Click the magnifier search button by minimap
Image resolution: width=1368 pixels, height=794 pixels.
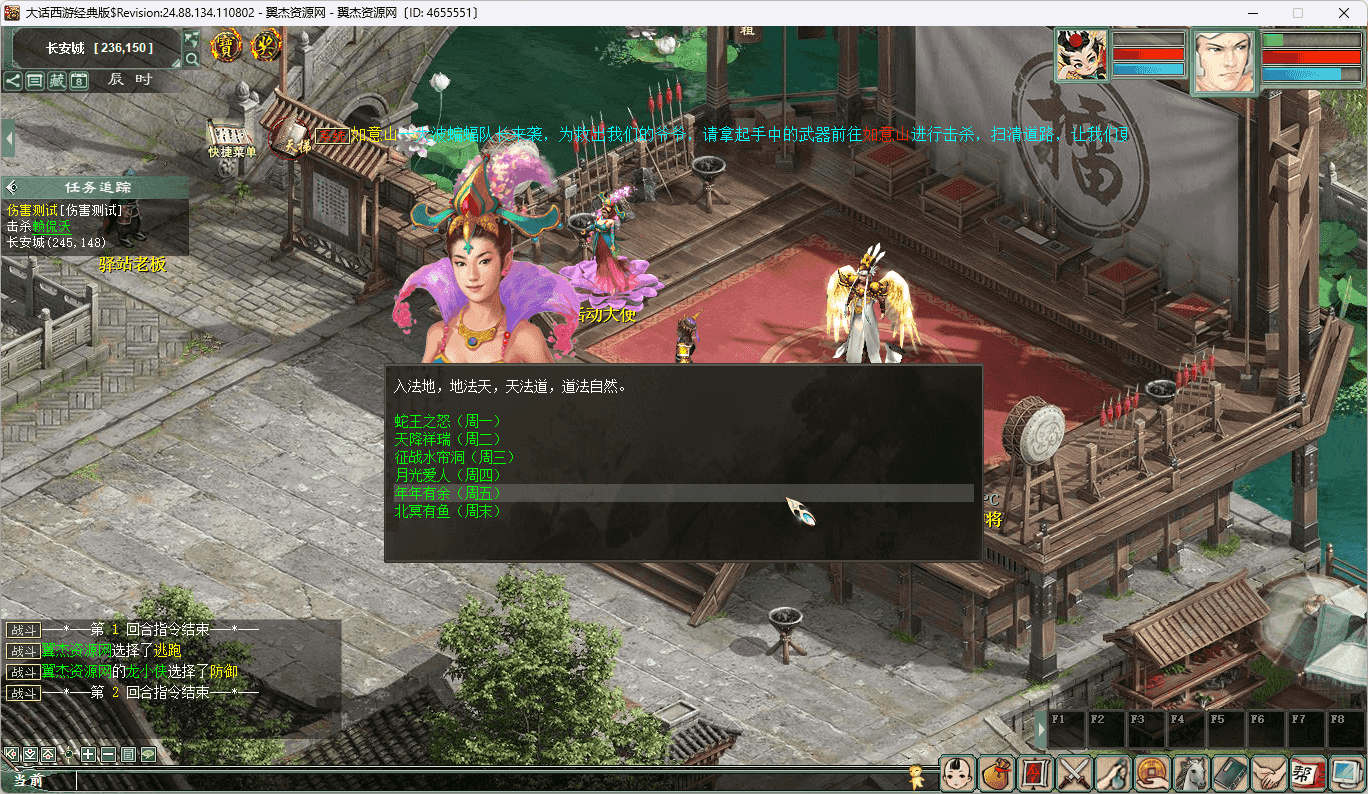click(192, 59)
